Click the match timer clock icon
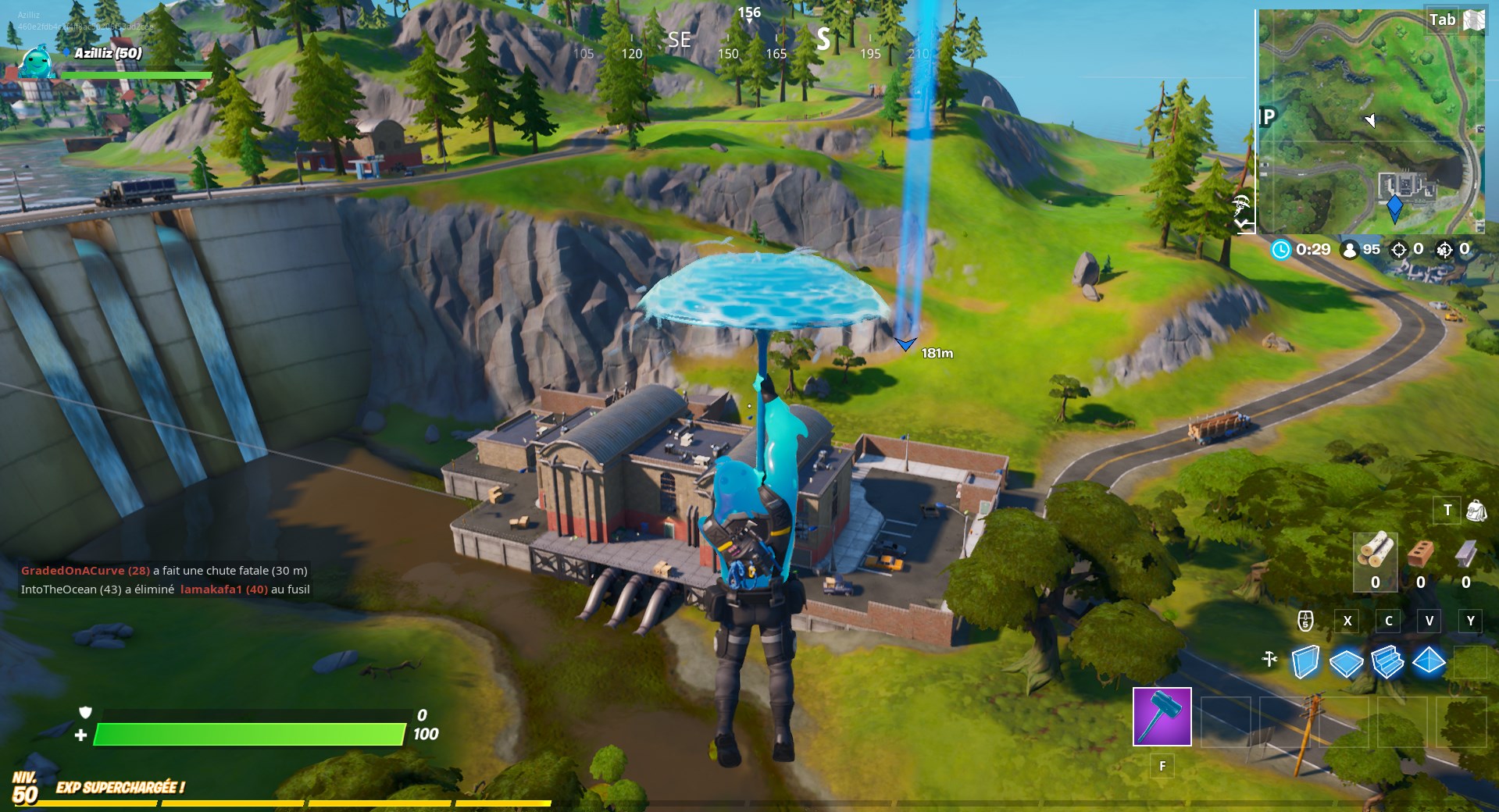Viewport: 1499px width, 812px height. coord(1280,250)
